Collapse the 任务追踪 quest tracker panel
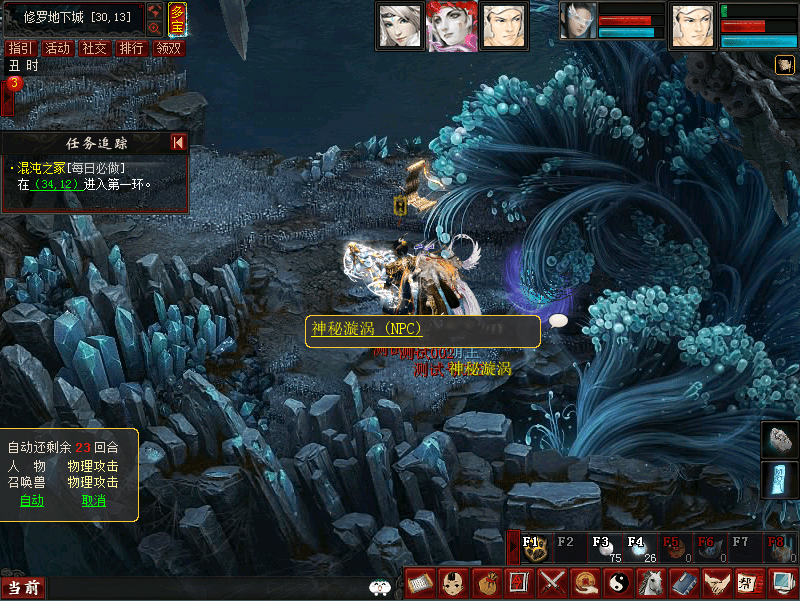Image resolution: width=800 pixels, height=601 pixels. click(178, 142)
